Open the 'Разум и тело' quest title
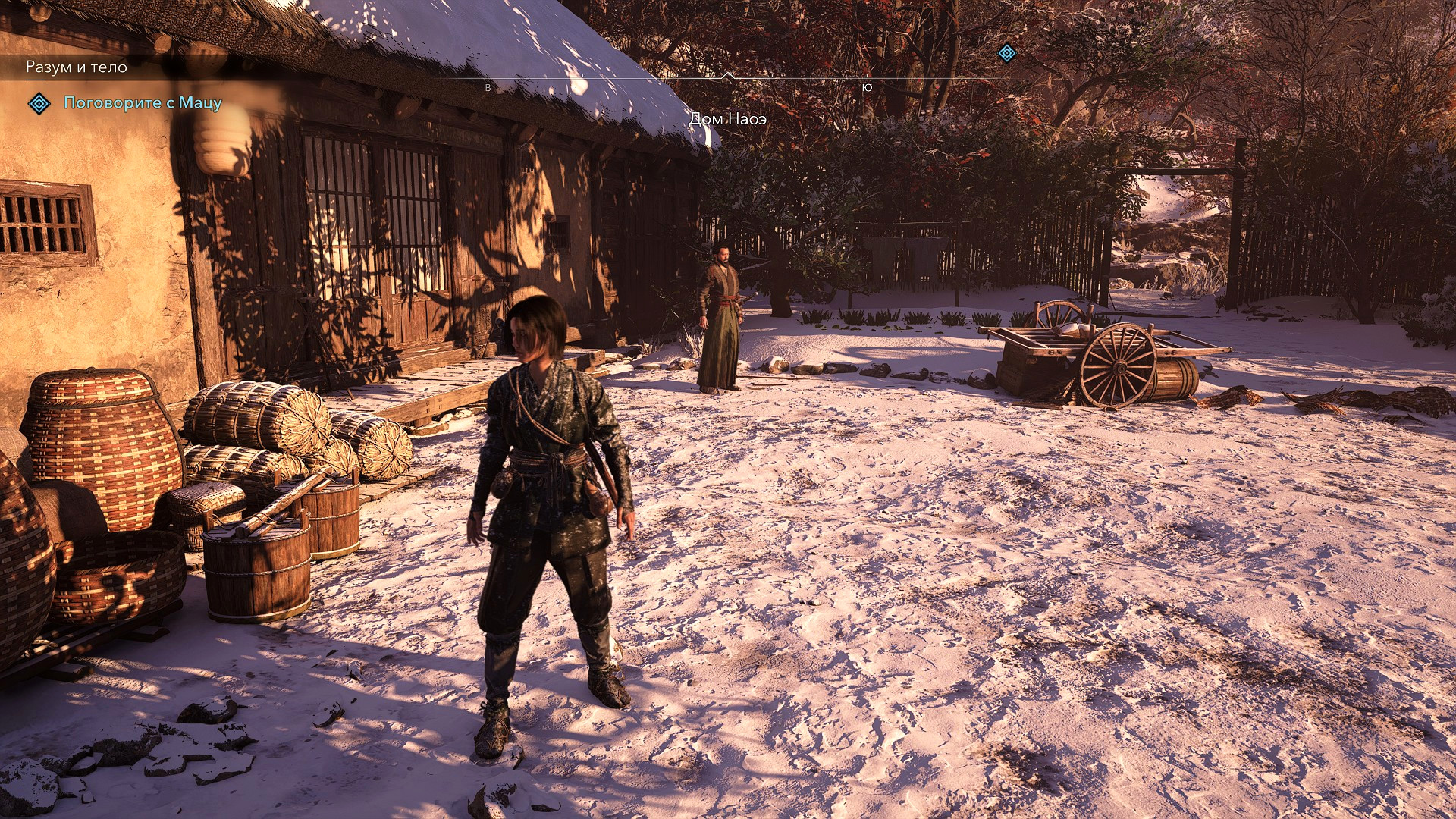Screen dimensions: 1456x819 [x=77, y=67]
